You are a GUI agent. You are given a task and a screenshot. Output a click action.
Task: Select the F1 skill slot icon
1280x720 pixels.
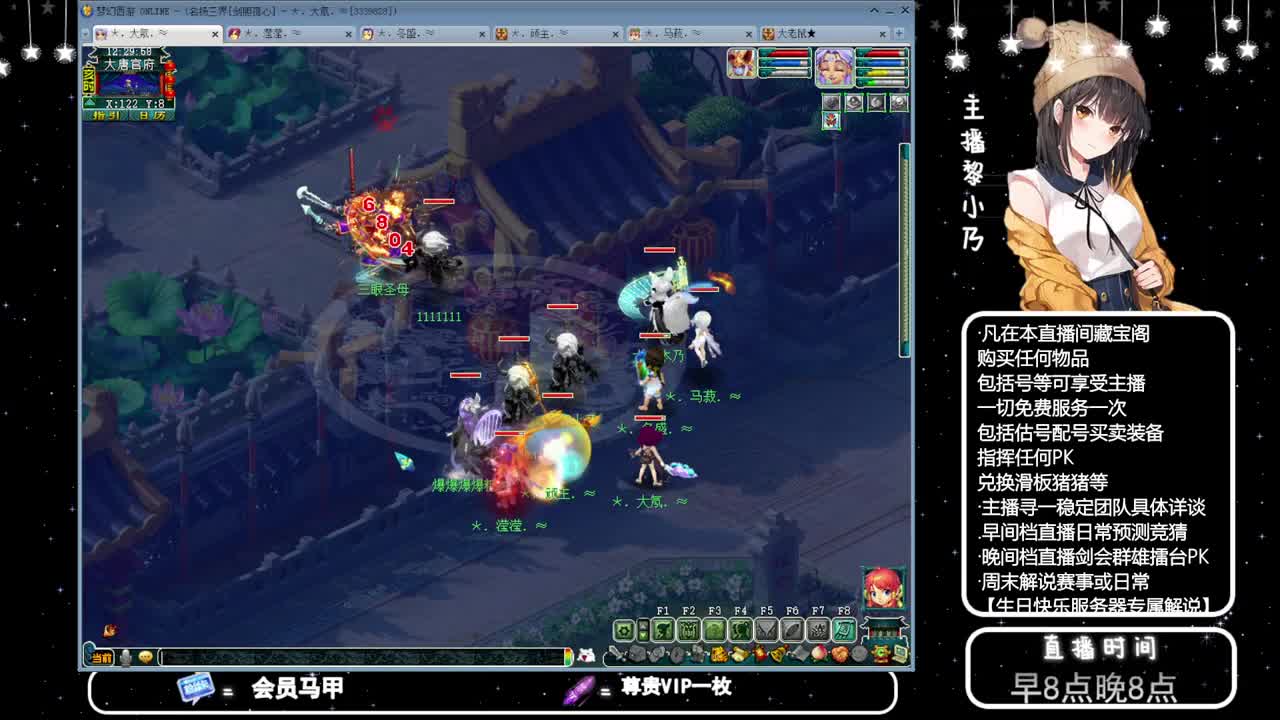click(662, 630)
